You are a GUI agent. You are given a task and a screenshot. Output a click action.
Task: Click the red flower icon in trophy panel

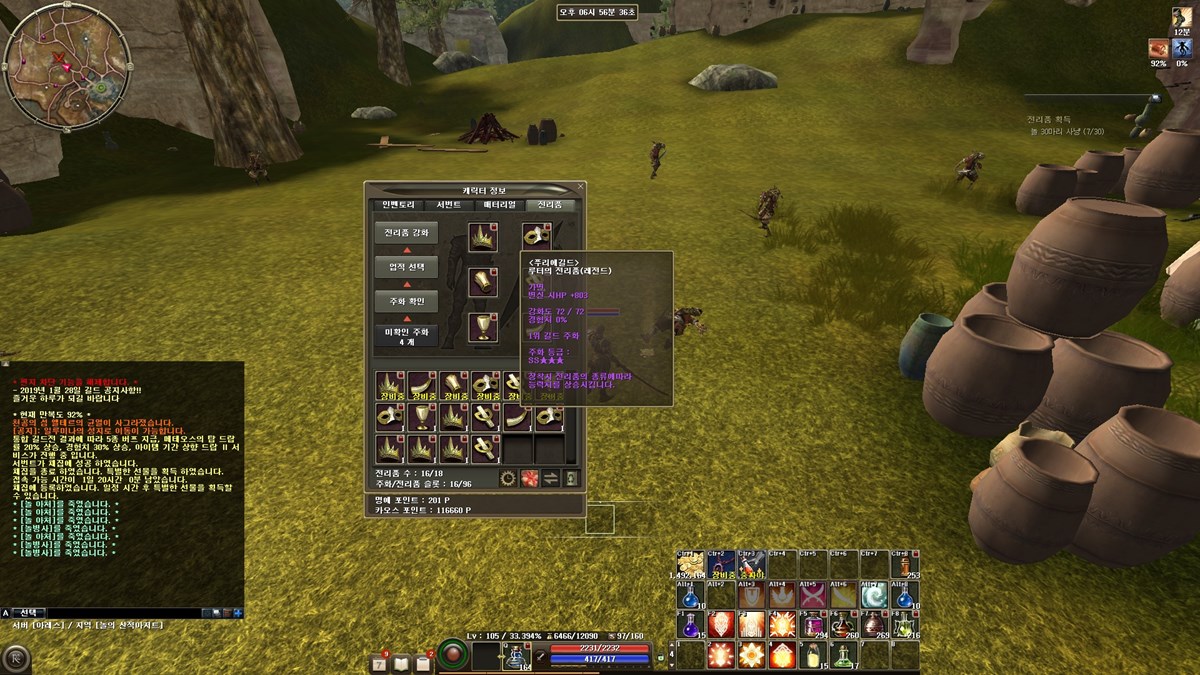[529, 478]
